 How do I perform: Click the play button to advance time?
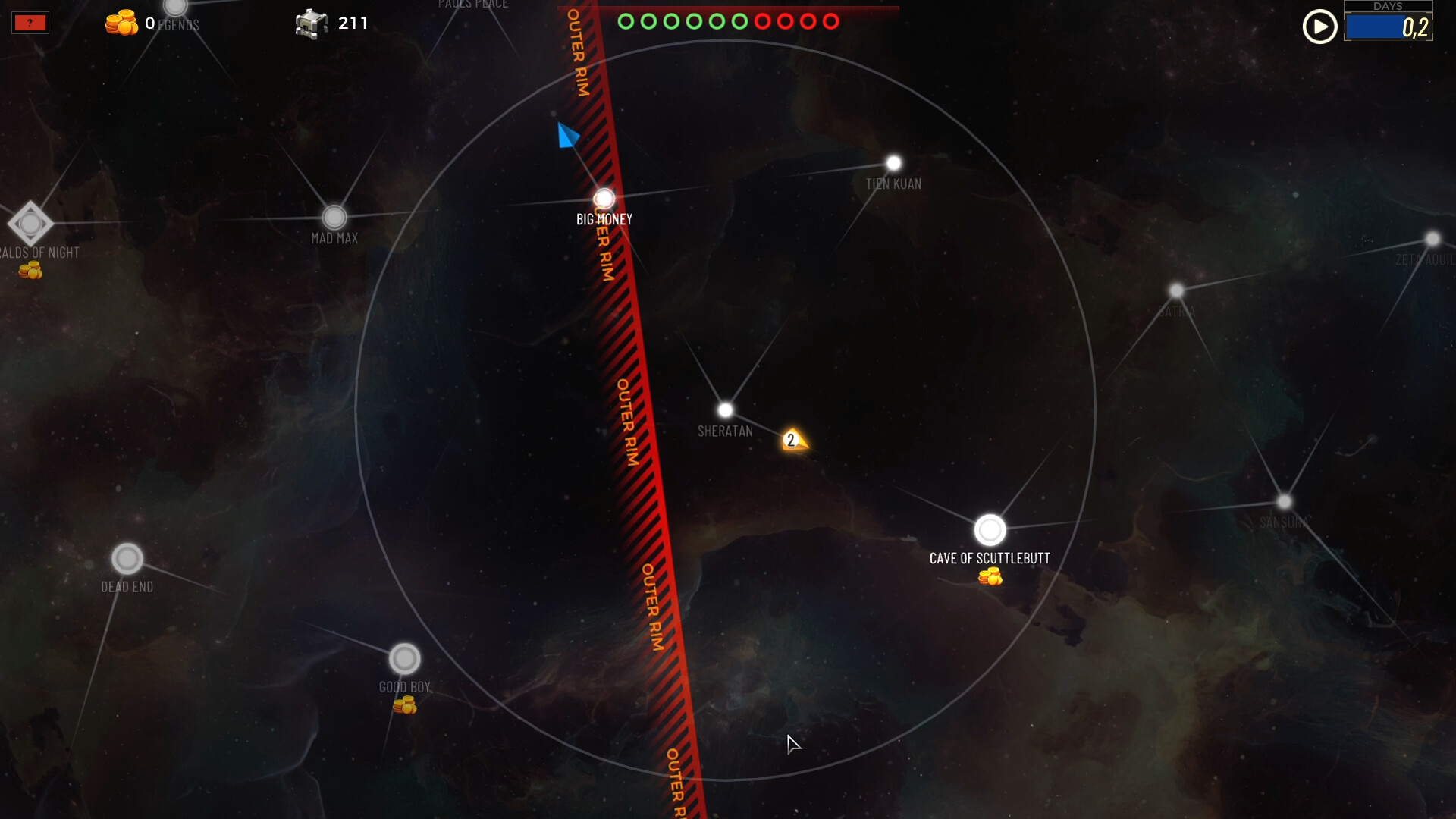[1319, 27]
